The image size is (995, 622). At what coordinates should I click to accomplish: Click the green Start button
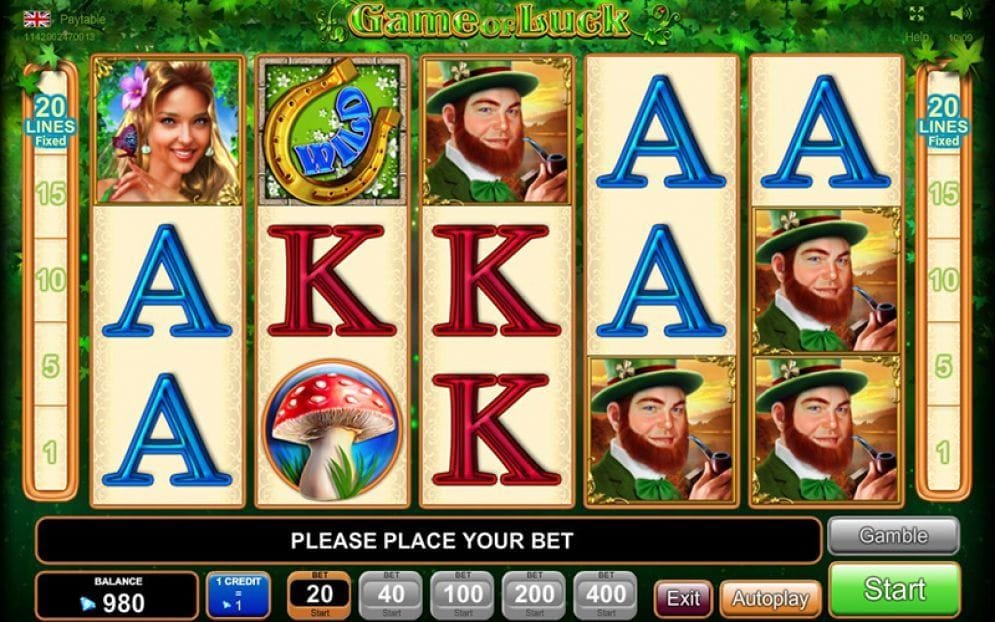(894, 590)
